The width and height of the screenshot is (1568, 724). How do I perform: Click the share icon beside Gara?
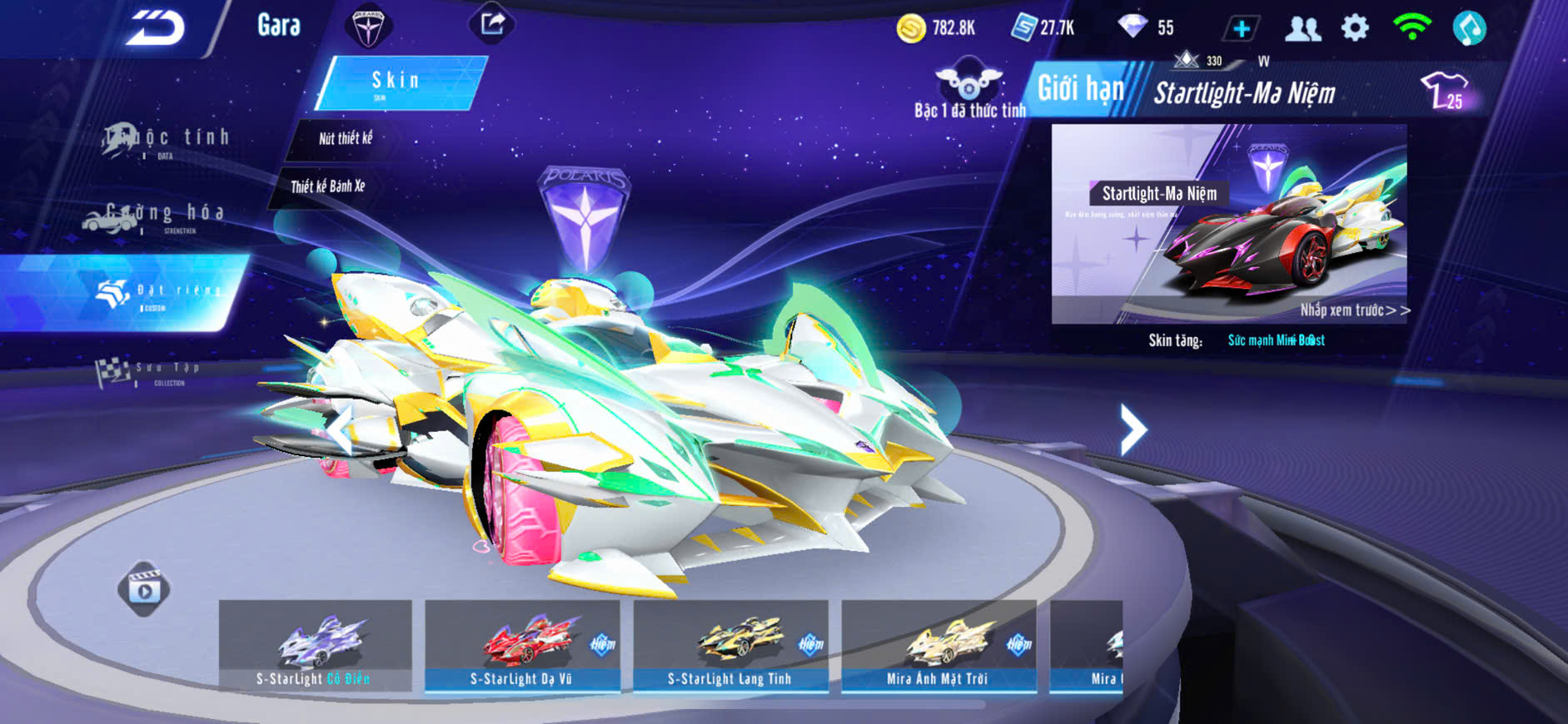coord(492,23)
